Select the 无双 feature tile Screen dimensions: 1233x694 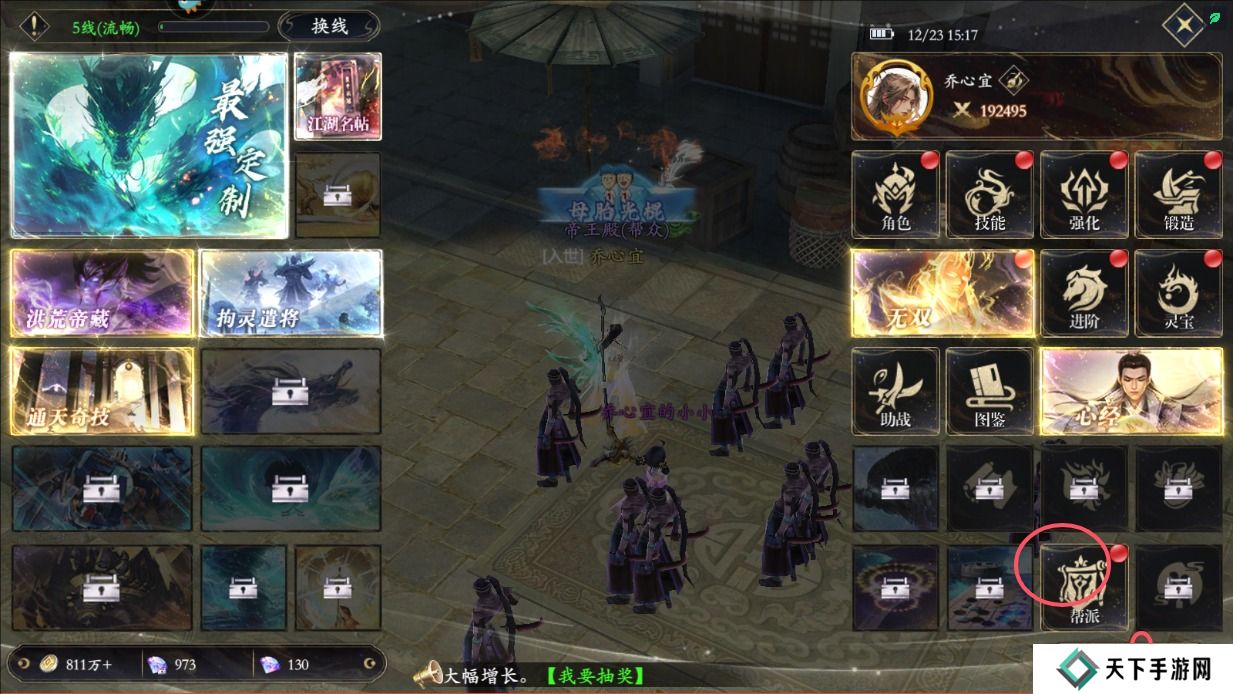coord(941,292)
